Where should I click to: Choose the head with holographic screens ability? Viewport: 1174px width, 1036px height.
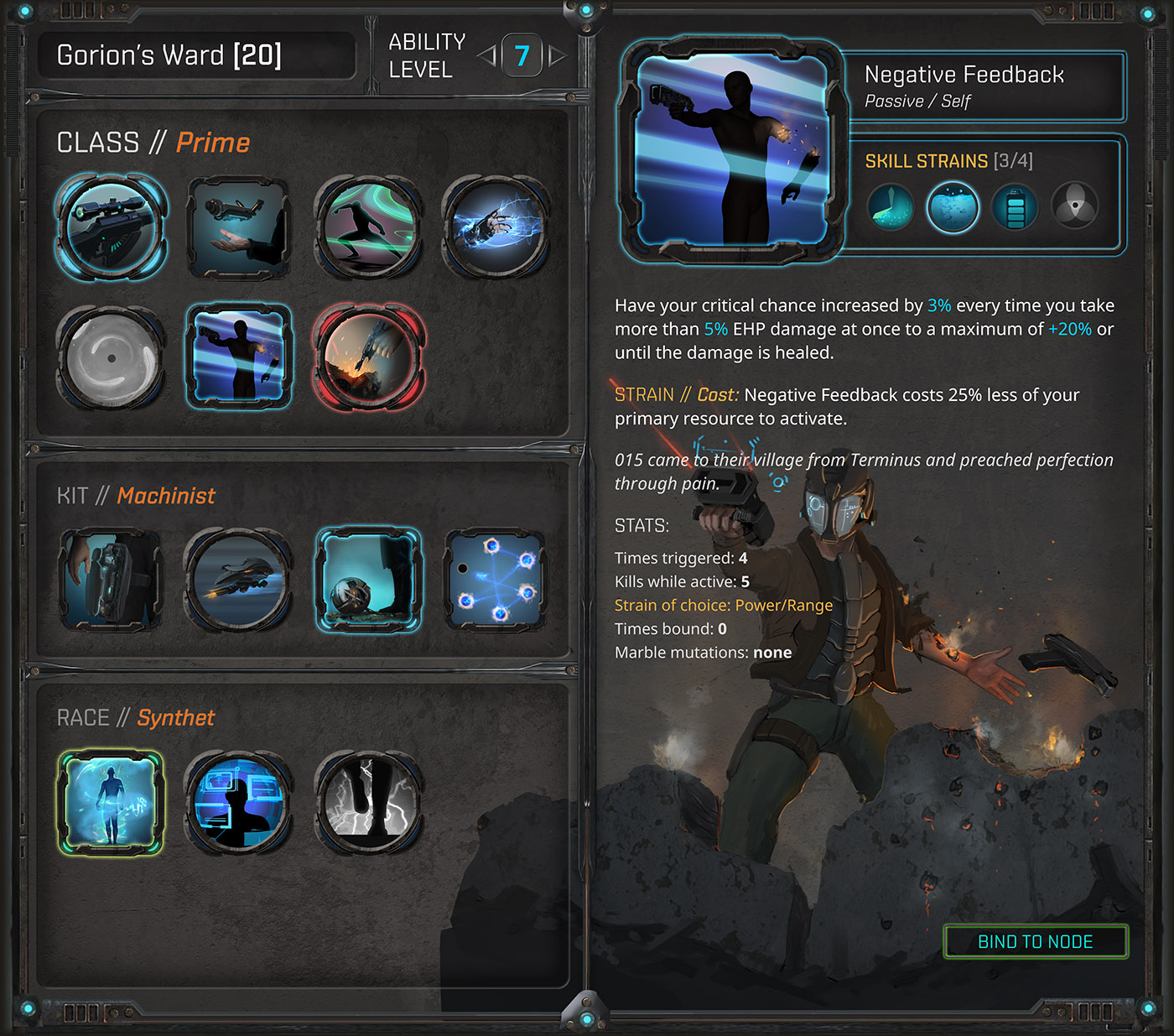point(239,803)
